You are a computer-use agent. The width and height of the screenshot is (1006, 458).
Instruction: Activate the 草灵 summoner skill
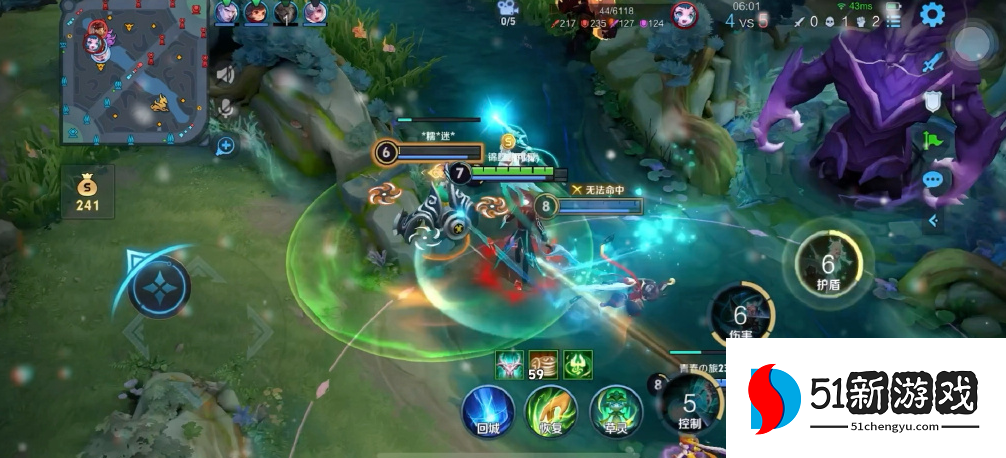point(615,412)
